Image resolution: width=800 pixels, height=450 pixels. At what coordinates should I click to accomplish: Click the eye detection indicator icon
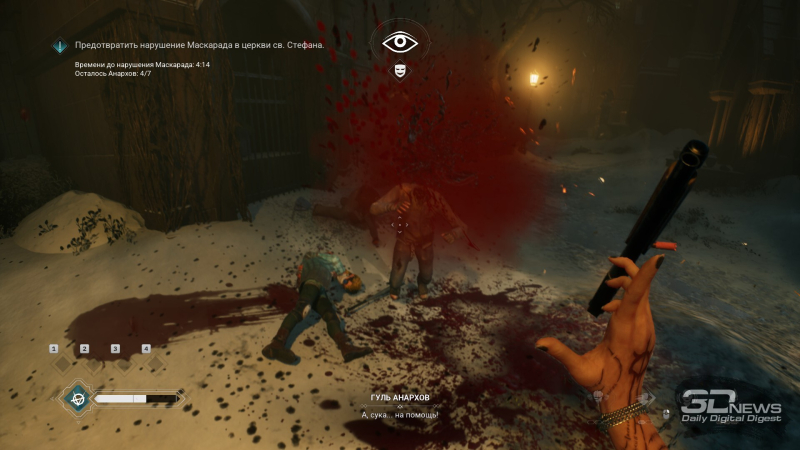tap(400, 42)
